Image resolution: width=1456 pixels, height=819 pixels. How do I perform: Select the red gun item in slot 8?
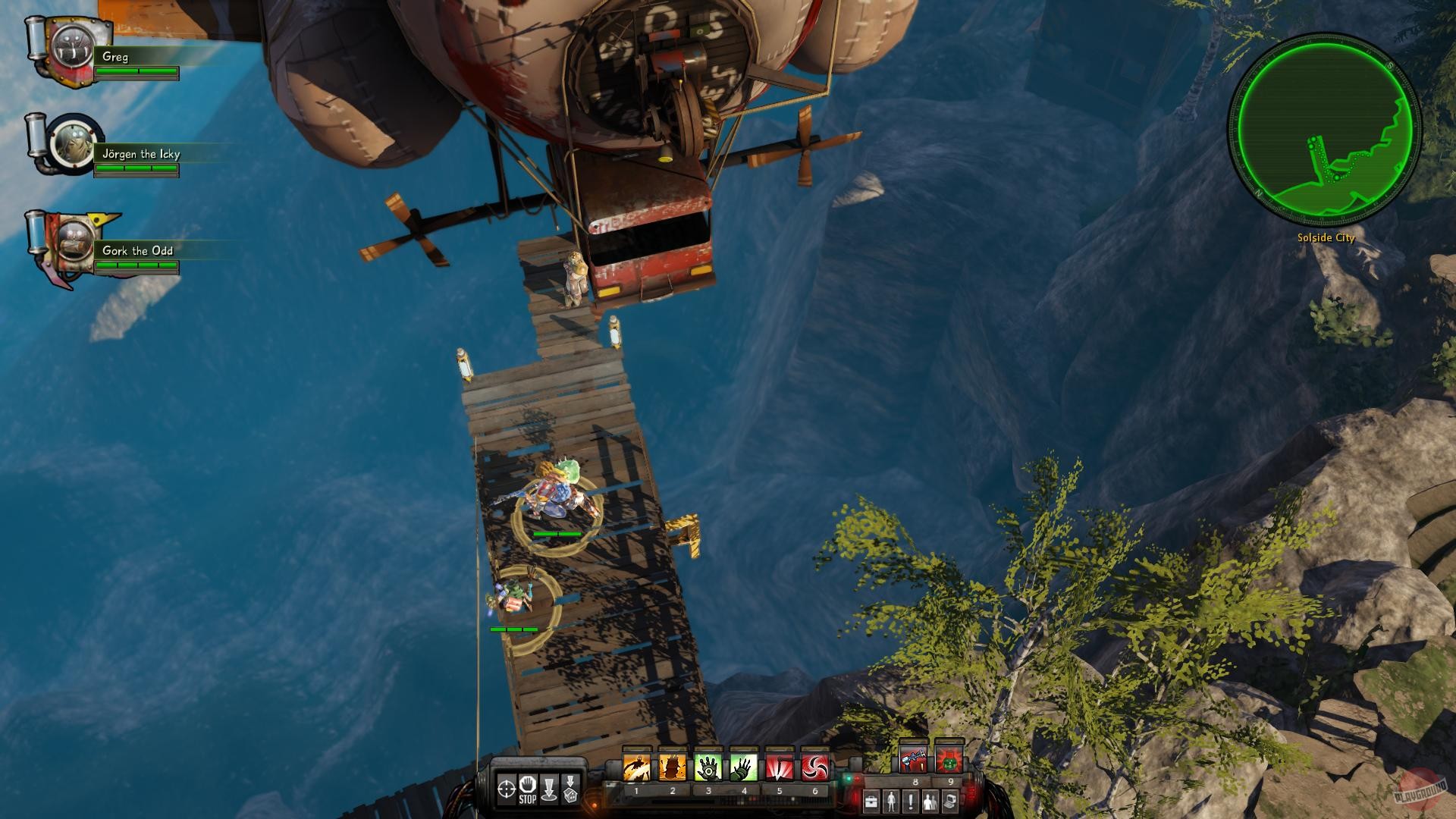(x=914, y=758)
